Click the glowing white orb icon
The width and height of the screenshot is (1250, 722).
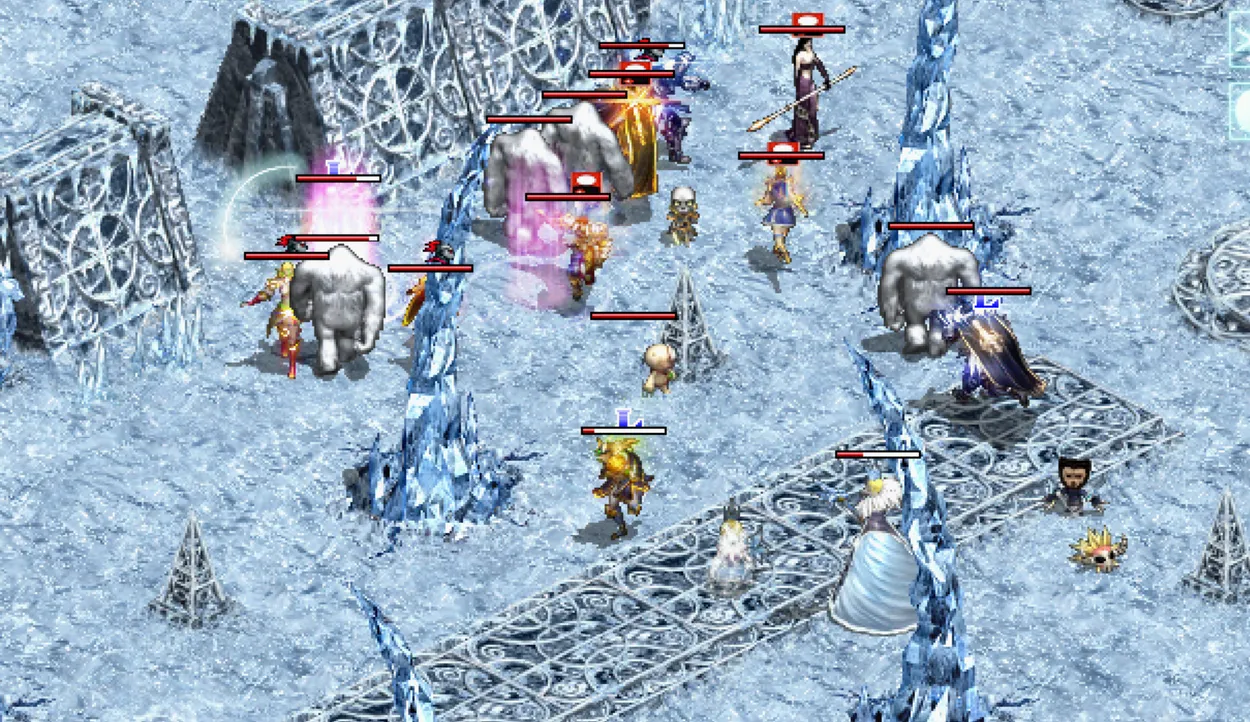[x=1241, y=109]
